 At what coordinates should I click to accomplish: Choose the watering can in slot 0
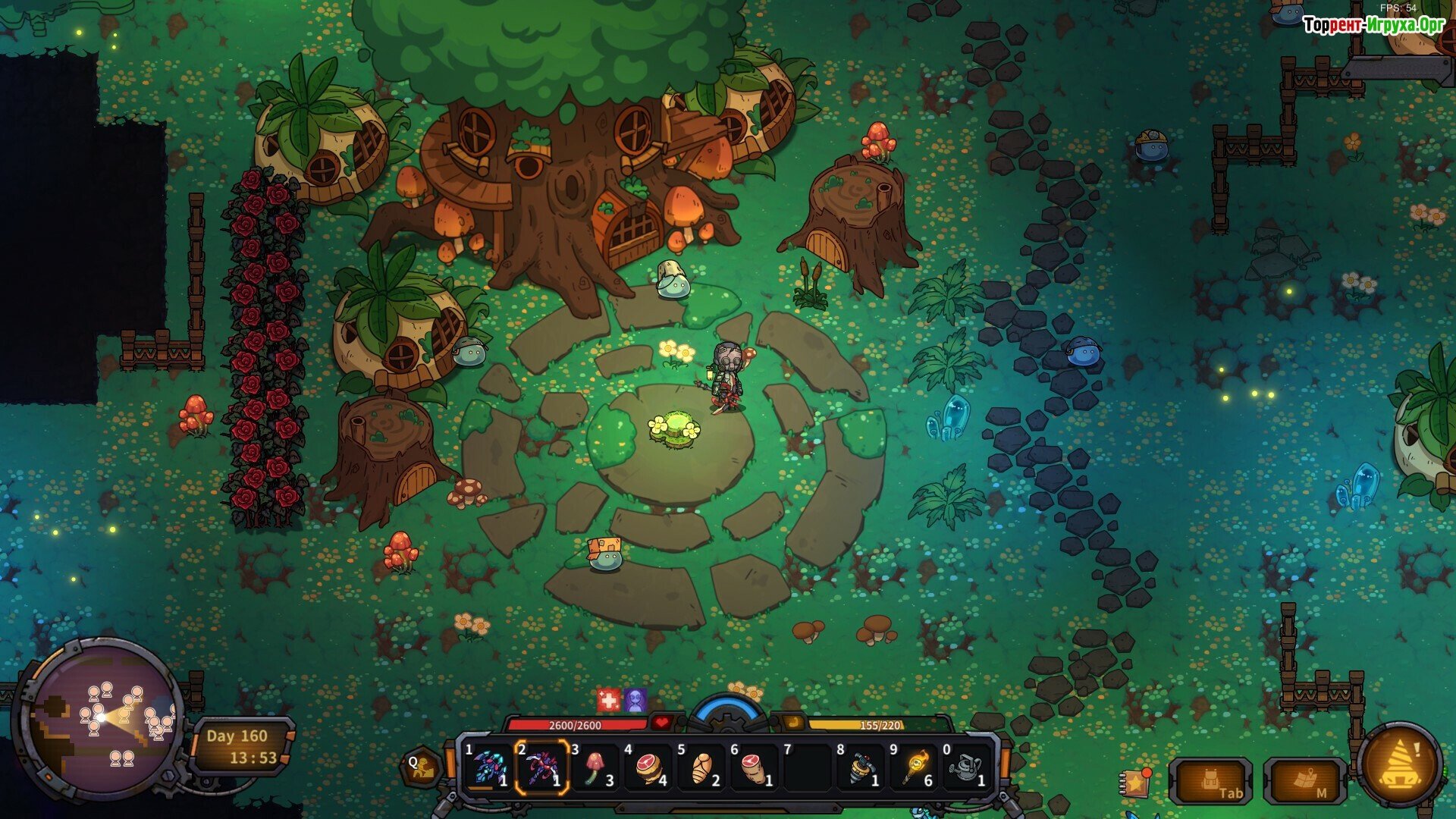pyautogui.click(x=966, y=767)
